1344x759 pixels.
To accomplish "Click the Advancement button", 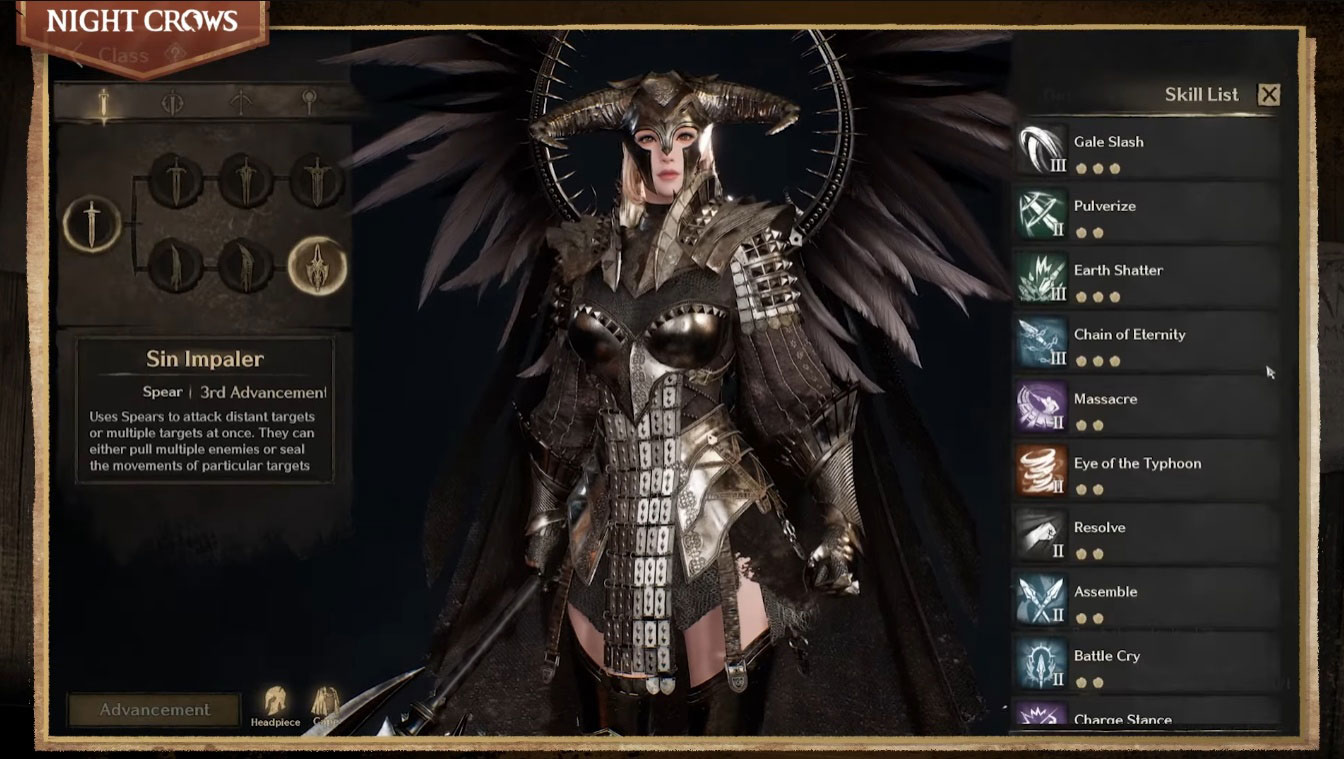I will click(x=154, y=710).
